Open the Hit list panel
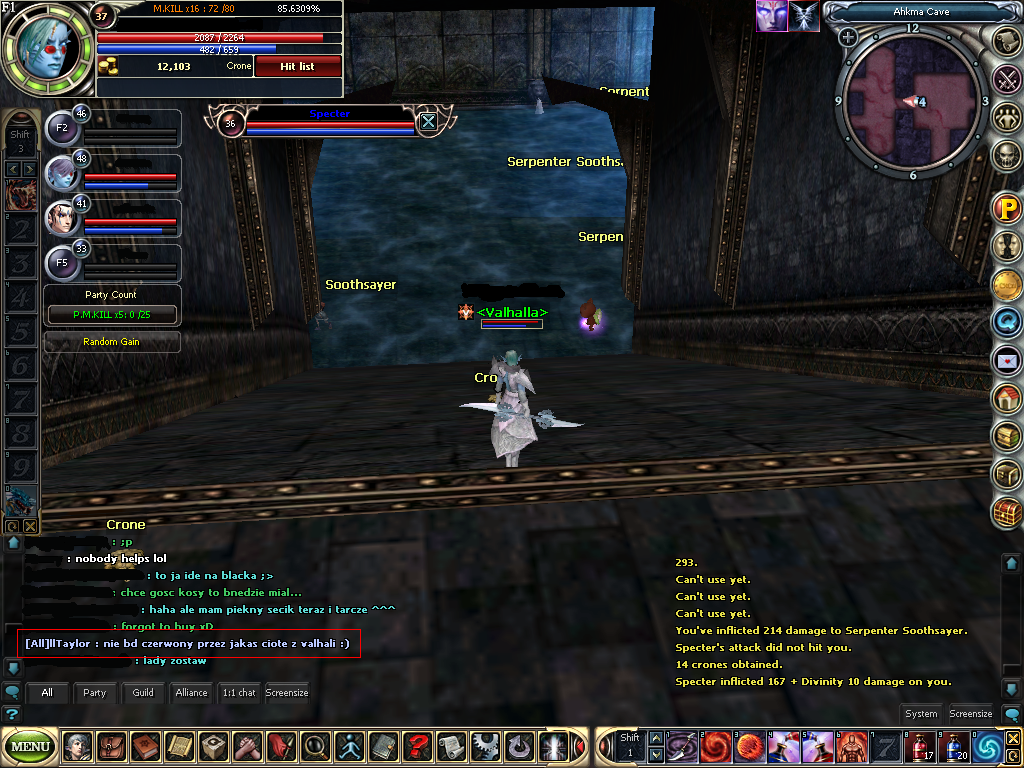The image size is (1024, 768). pos(298,66)
